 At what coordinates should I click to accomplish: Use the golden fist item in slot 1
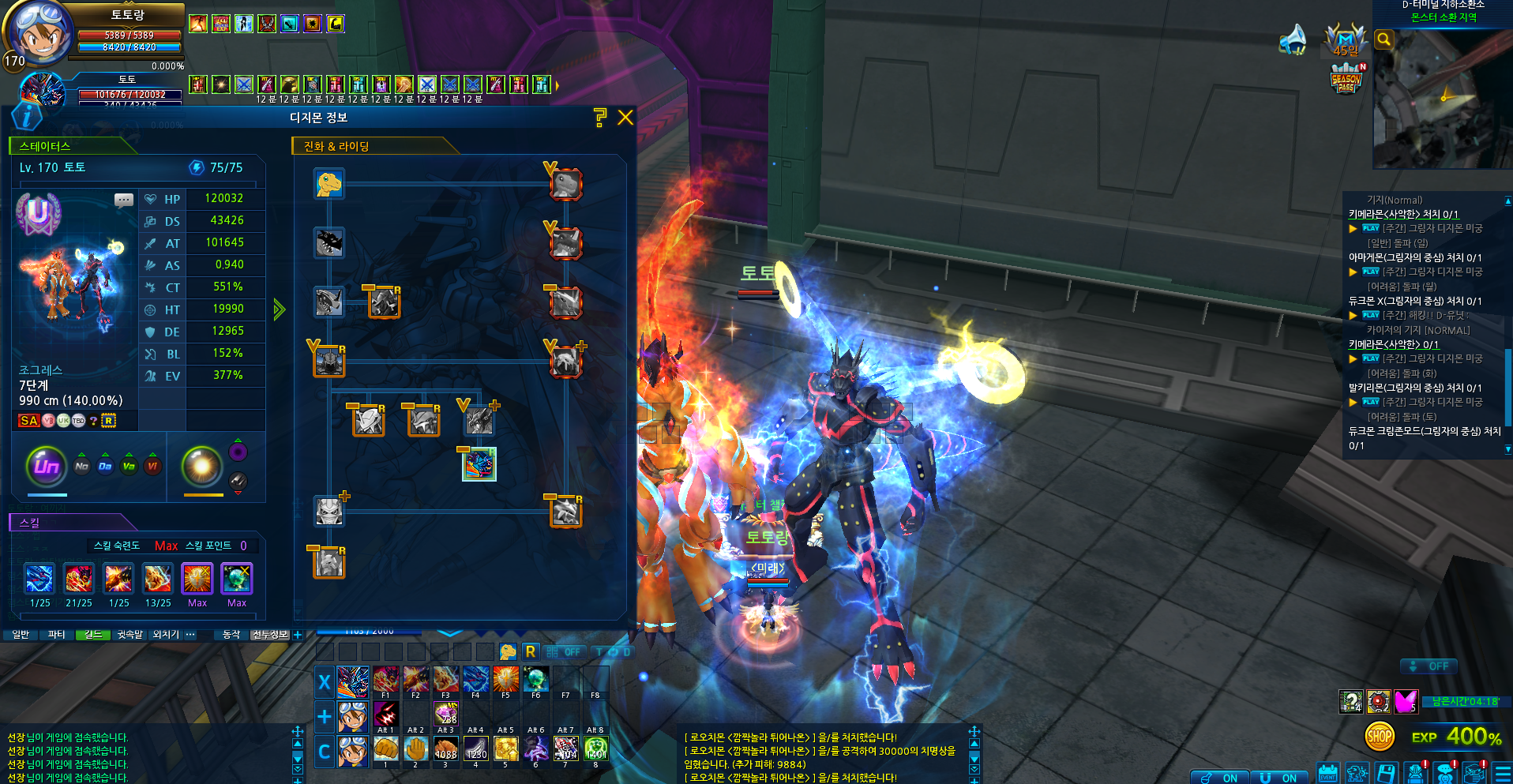click(385, 748)
